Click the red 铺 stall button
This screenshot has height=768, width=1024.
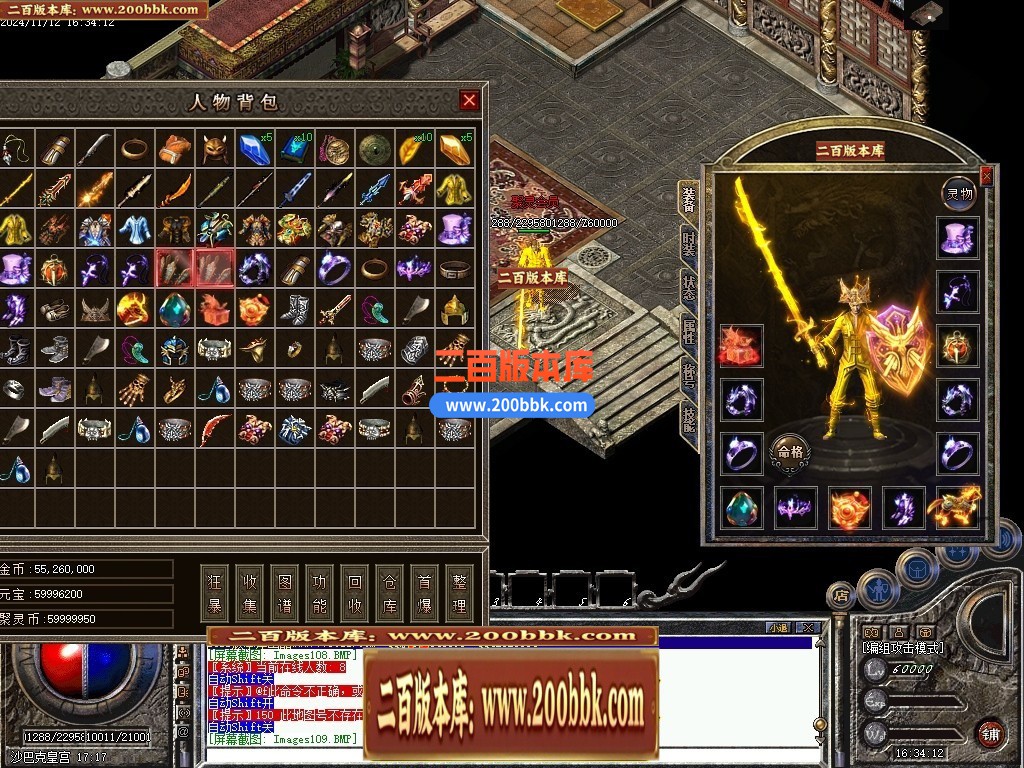990,733
